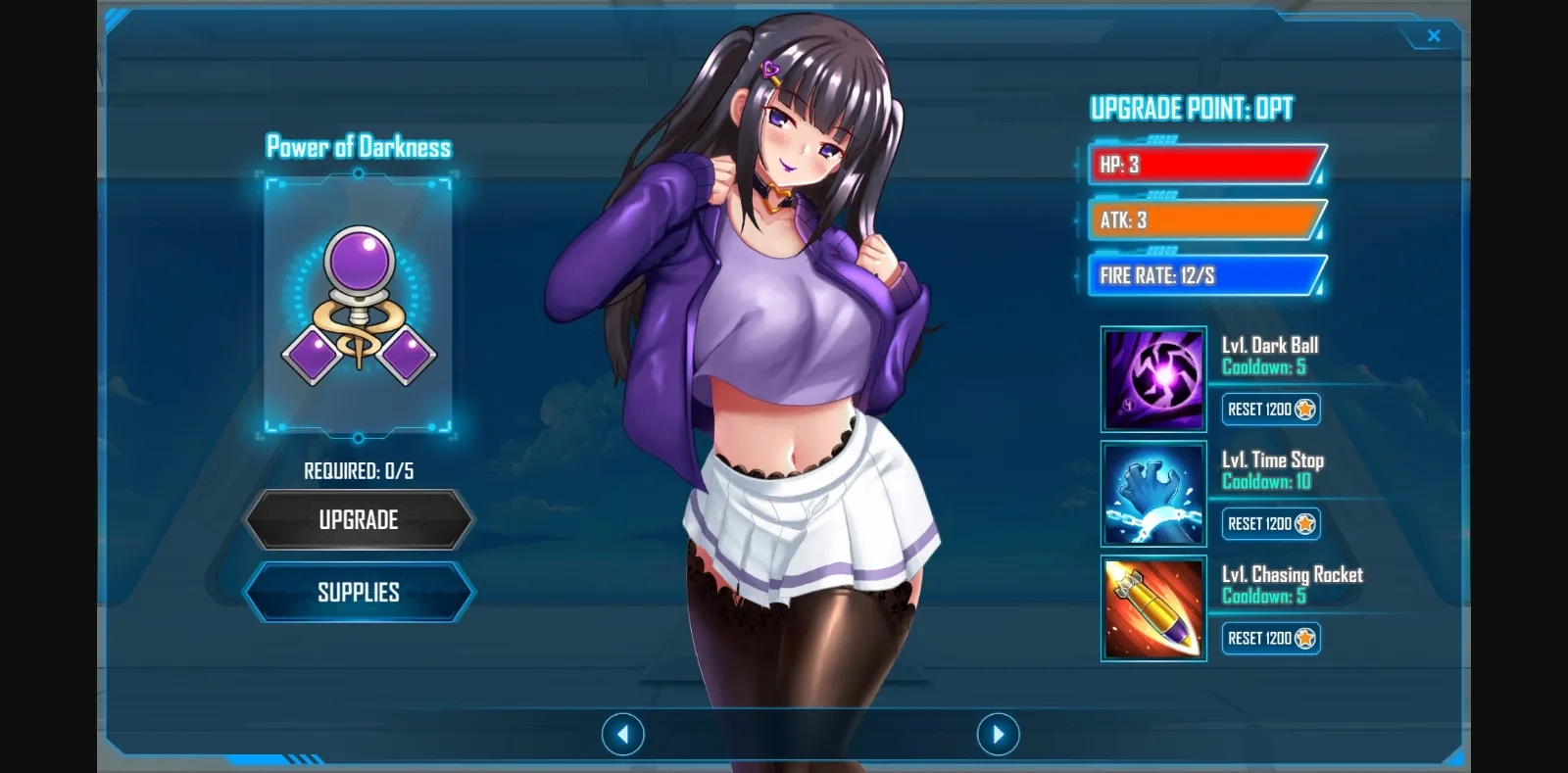Reset the Chasing Rocket skill for 1200
The width and height of the screenshot is (1568, 773).
click(1264, 639)
